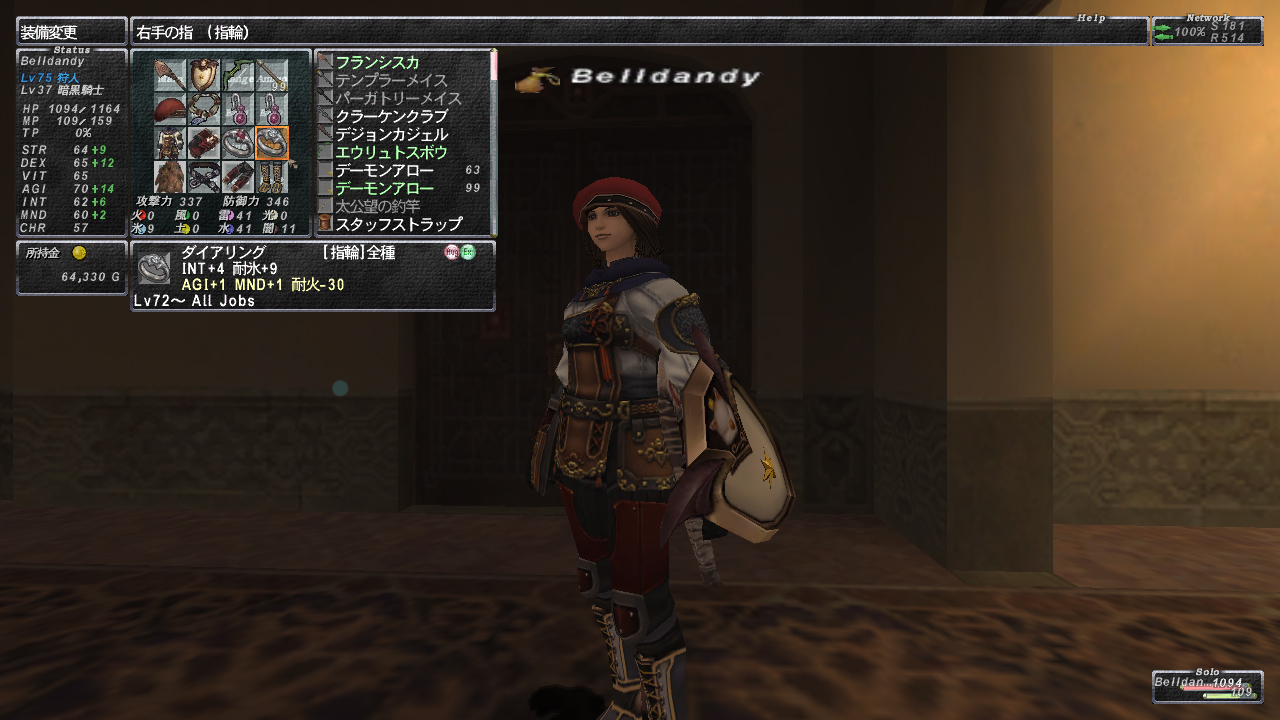Select フランシスカ from the item list
This screenshot has width=1280, height=720.
point(377,62)
